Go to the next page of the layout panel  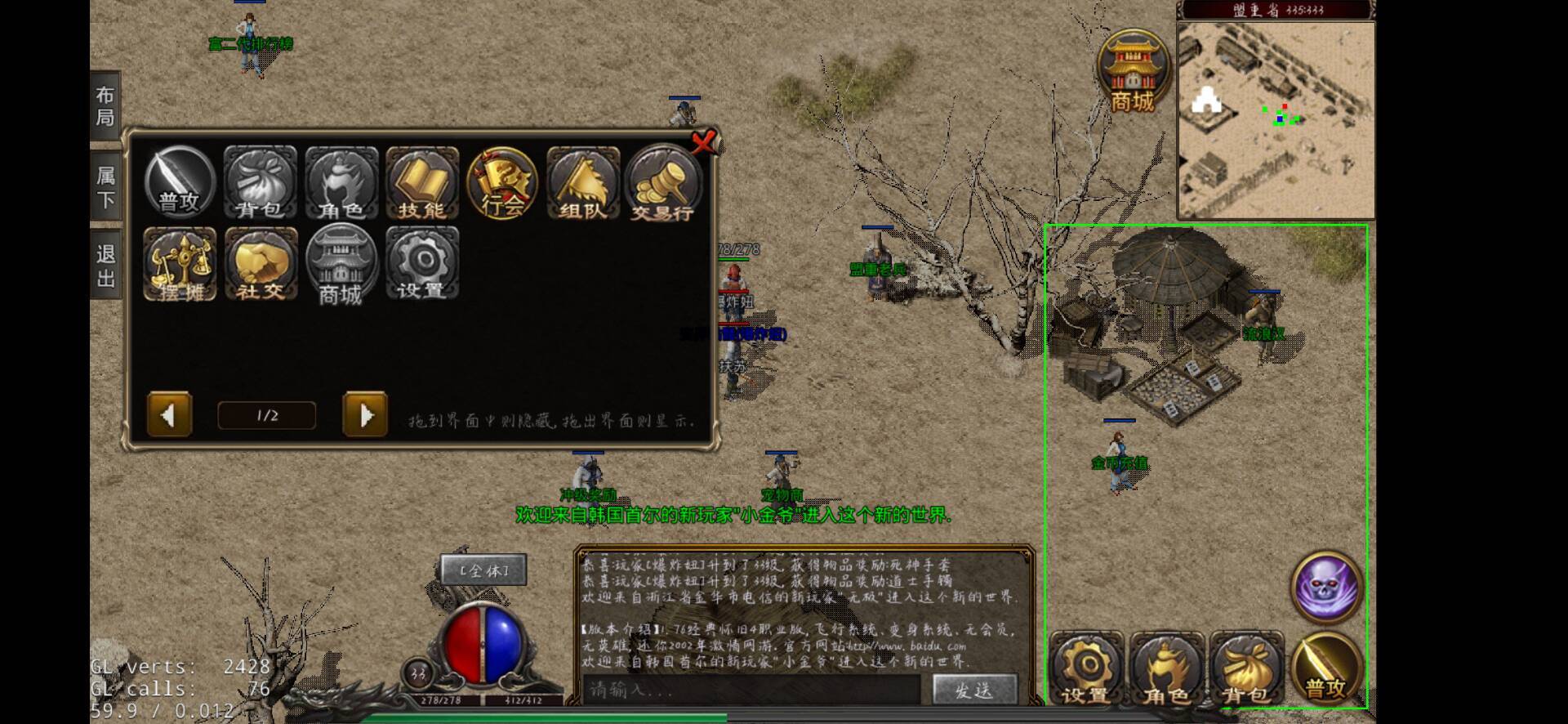tap(365, 415)
